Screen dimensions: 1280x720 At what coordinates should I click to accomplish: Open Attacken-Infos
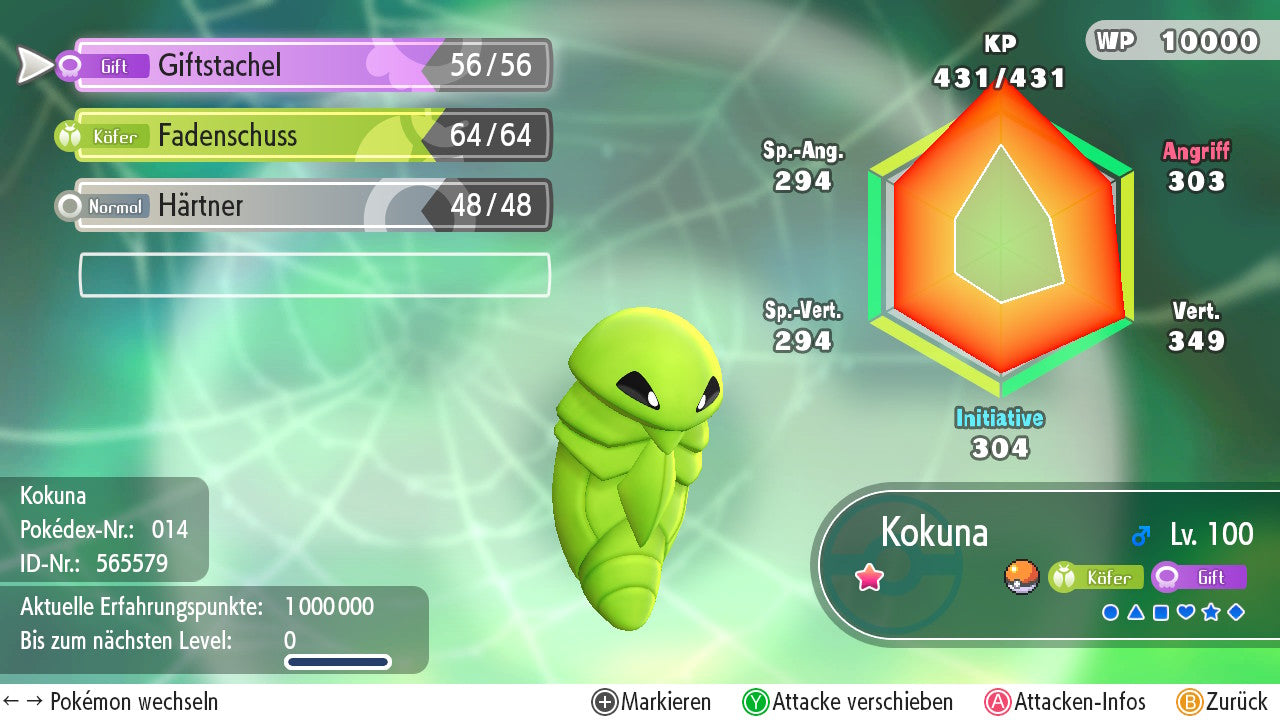(1066, 702)
